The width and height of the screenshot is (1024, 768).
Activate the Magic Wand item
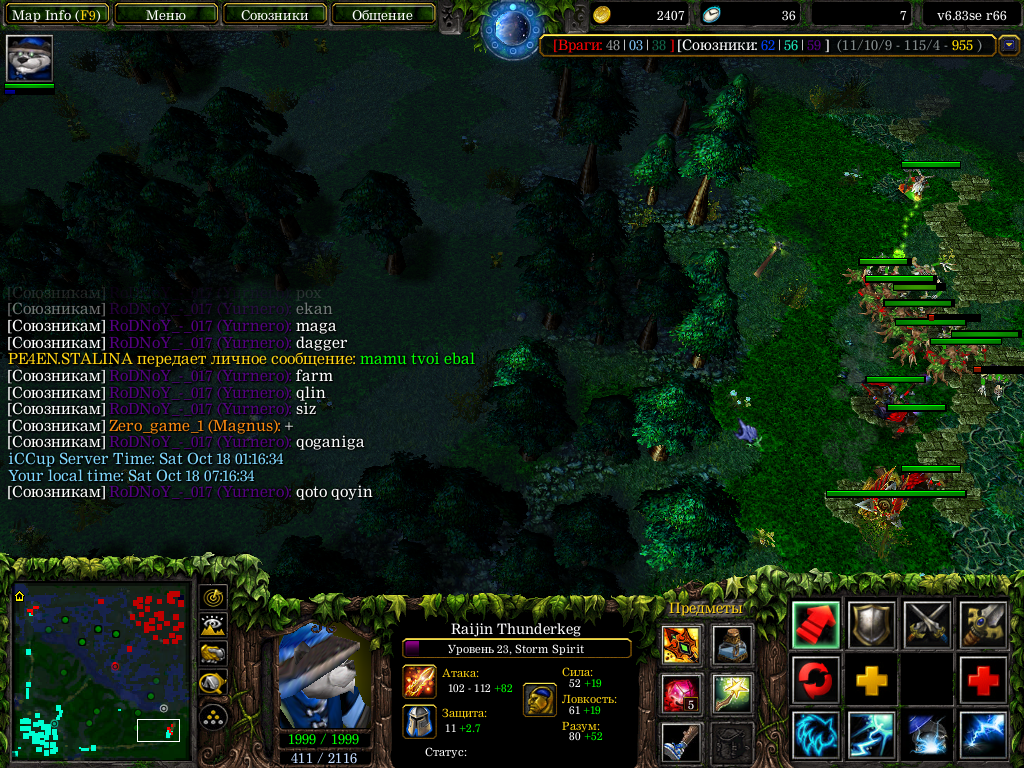click(733, 693)
